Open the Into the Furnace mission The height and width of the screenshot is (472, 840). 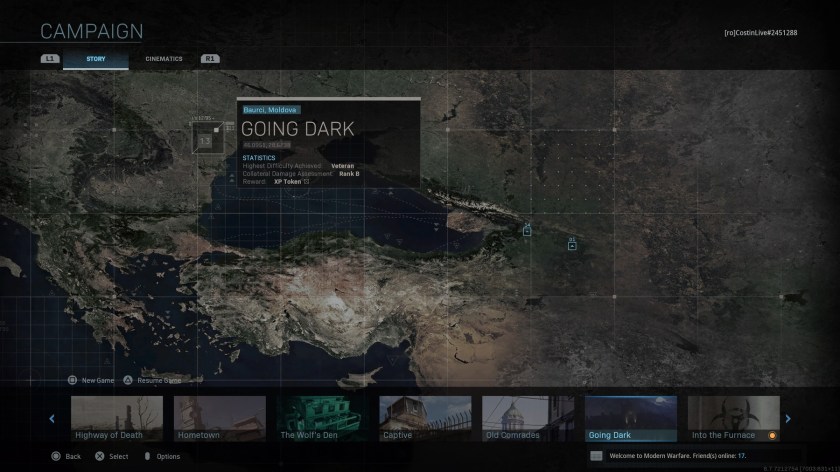733,419
